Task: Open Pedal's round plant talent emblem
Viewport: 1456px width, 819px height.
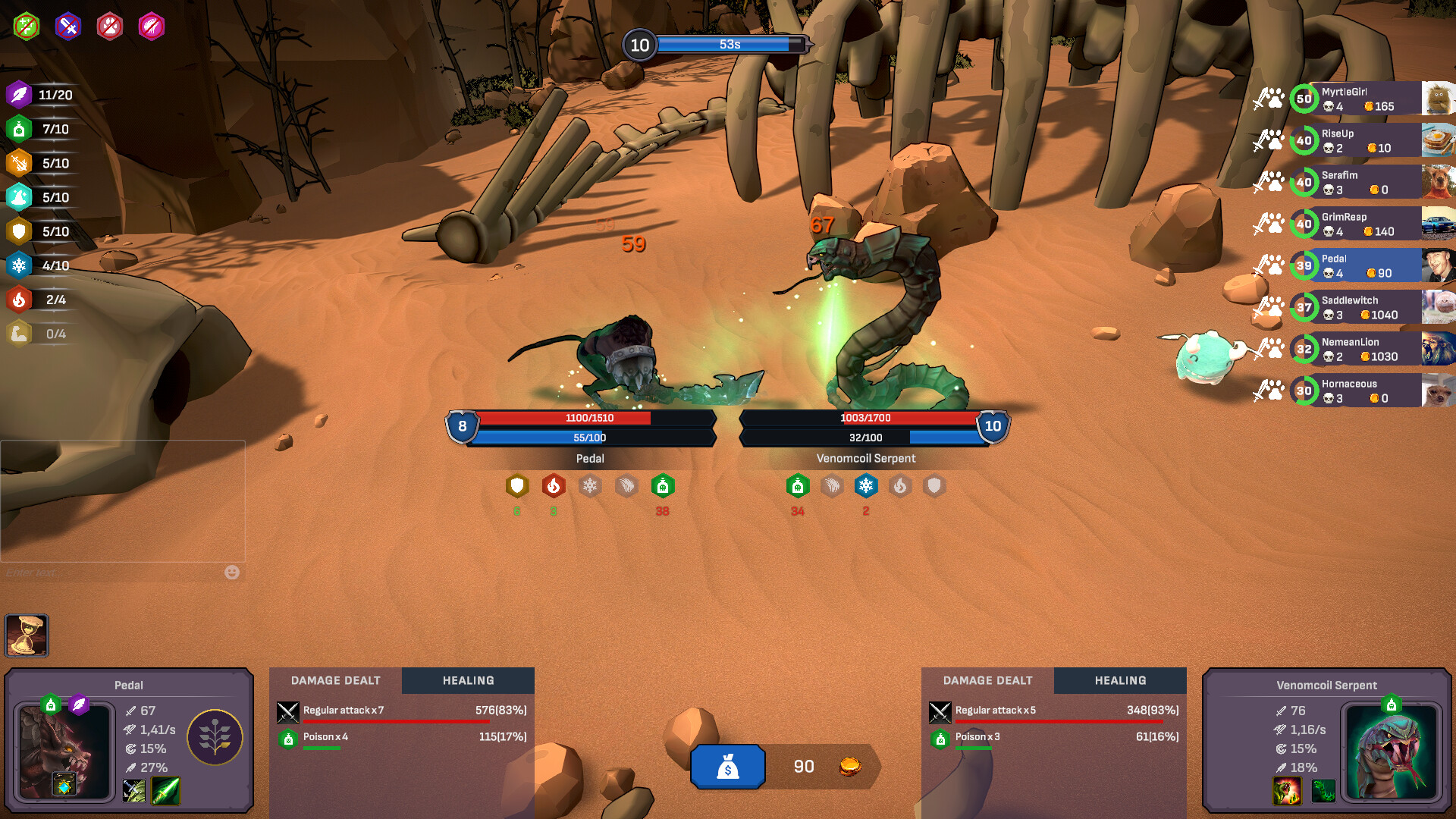Action: pyautogui.click(x=215, y=737)
